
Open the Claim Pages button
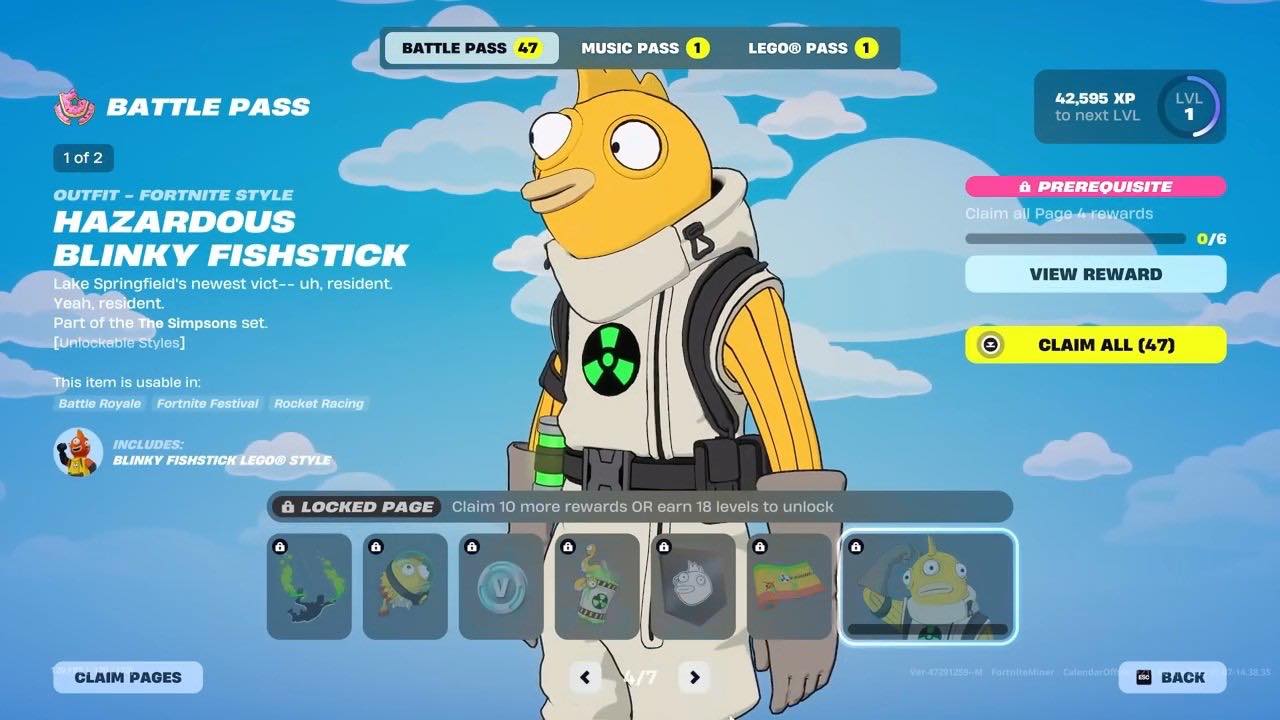tap(128, 677)
